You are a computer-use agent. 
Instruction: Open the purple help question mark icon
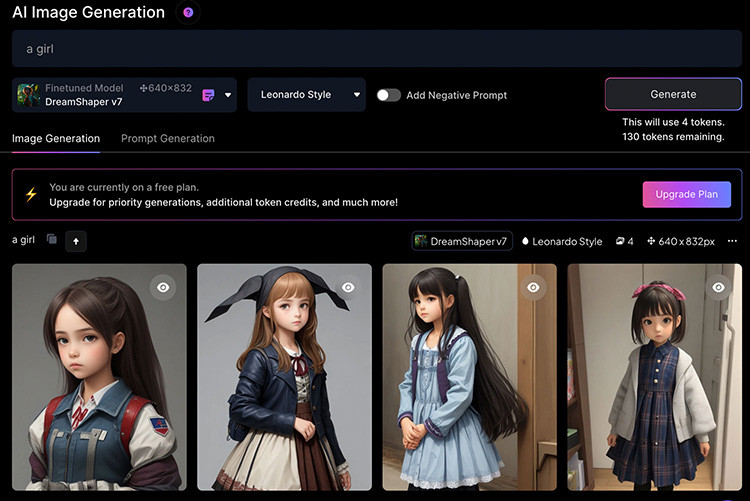point(188,13)
